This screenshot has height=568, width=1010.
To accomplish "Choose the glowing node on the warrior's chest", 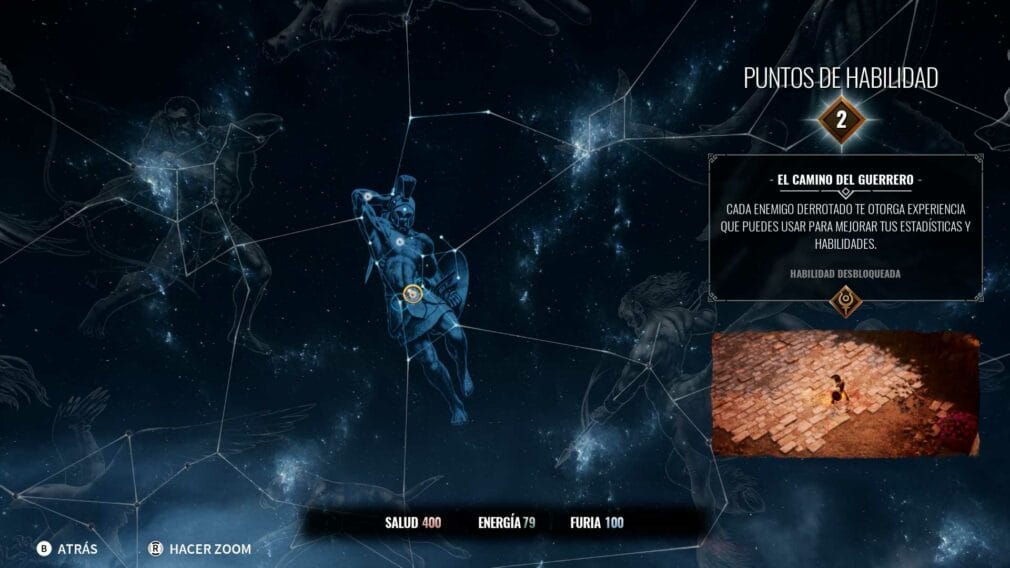I will pyautogui.click(x=398, y=241).
